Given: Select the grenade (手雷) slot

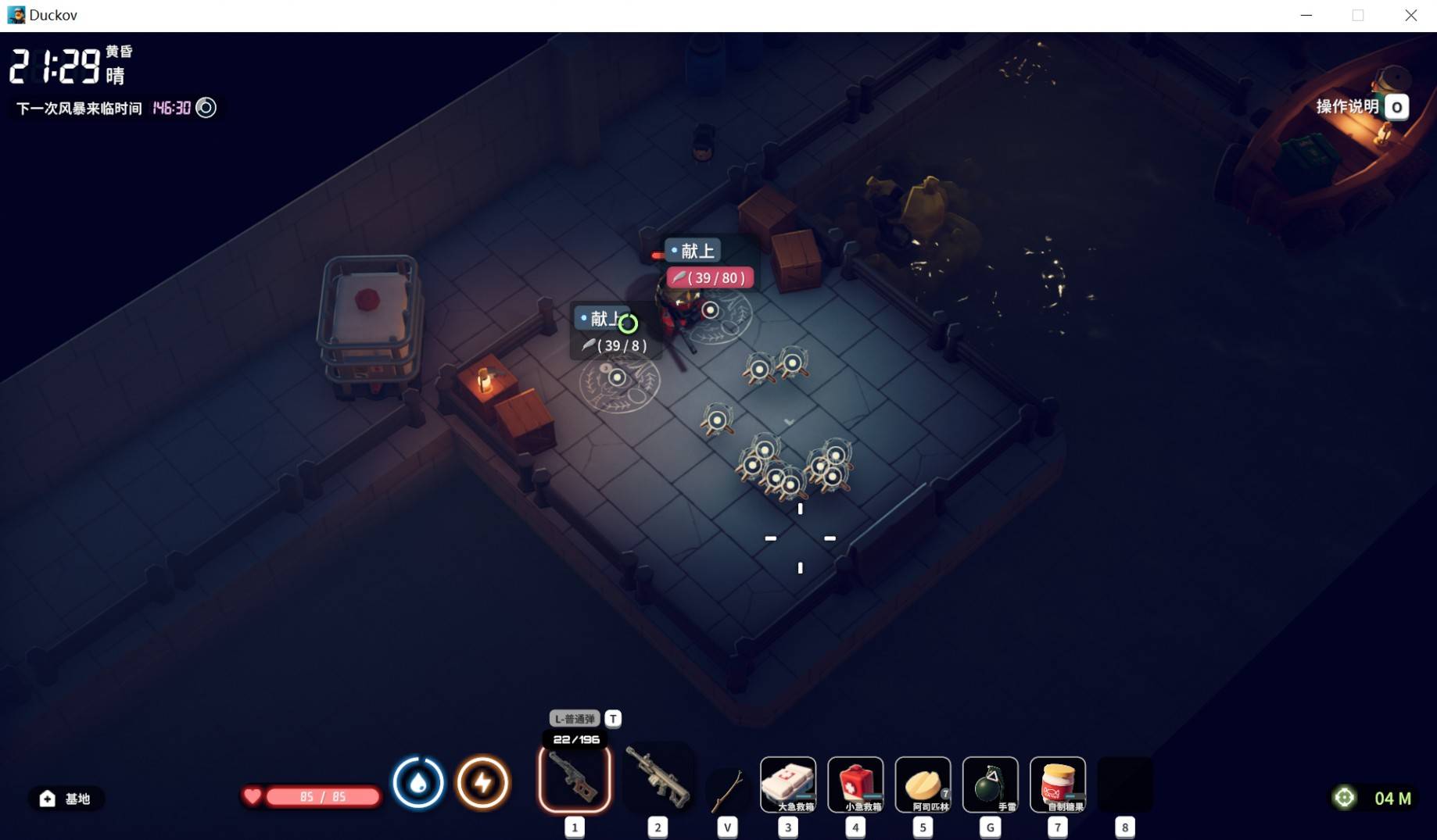Looking at the screenshot, I should [990, 784].
